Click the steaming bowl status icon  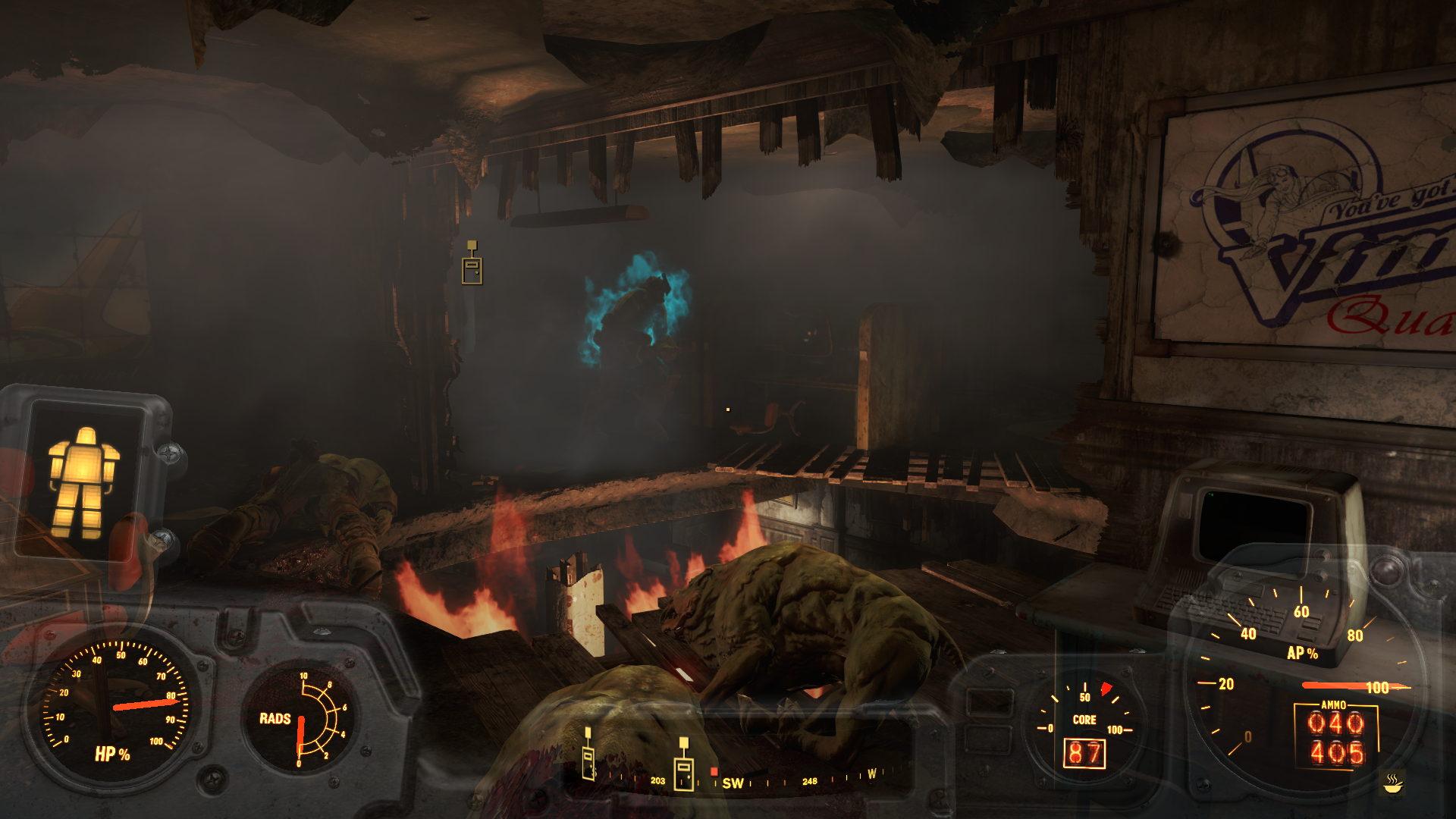click(x=1392, y=783)
